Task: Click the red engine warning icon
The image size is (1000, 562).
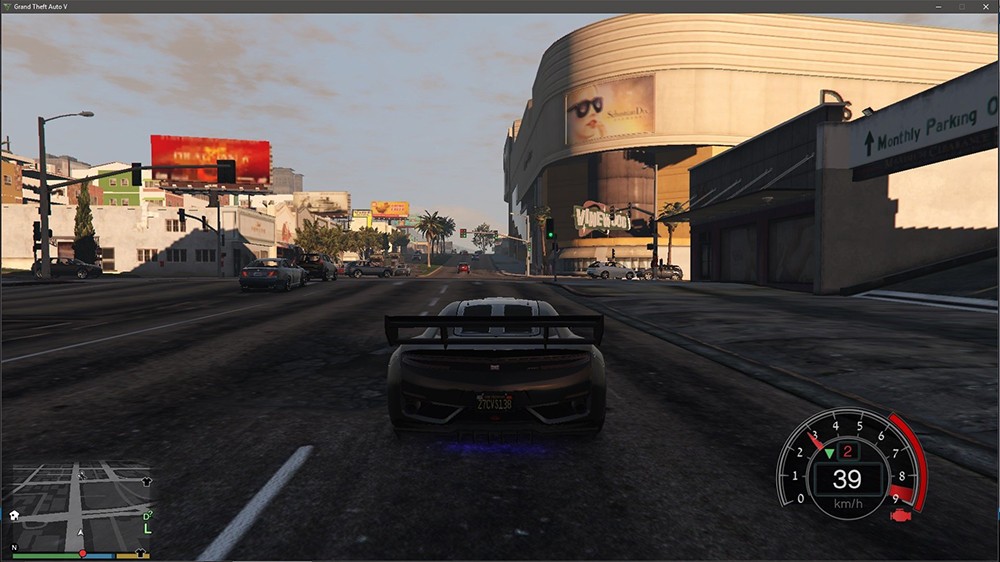Action: click(899, 516)
